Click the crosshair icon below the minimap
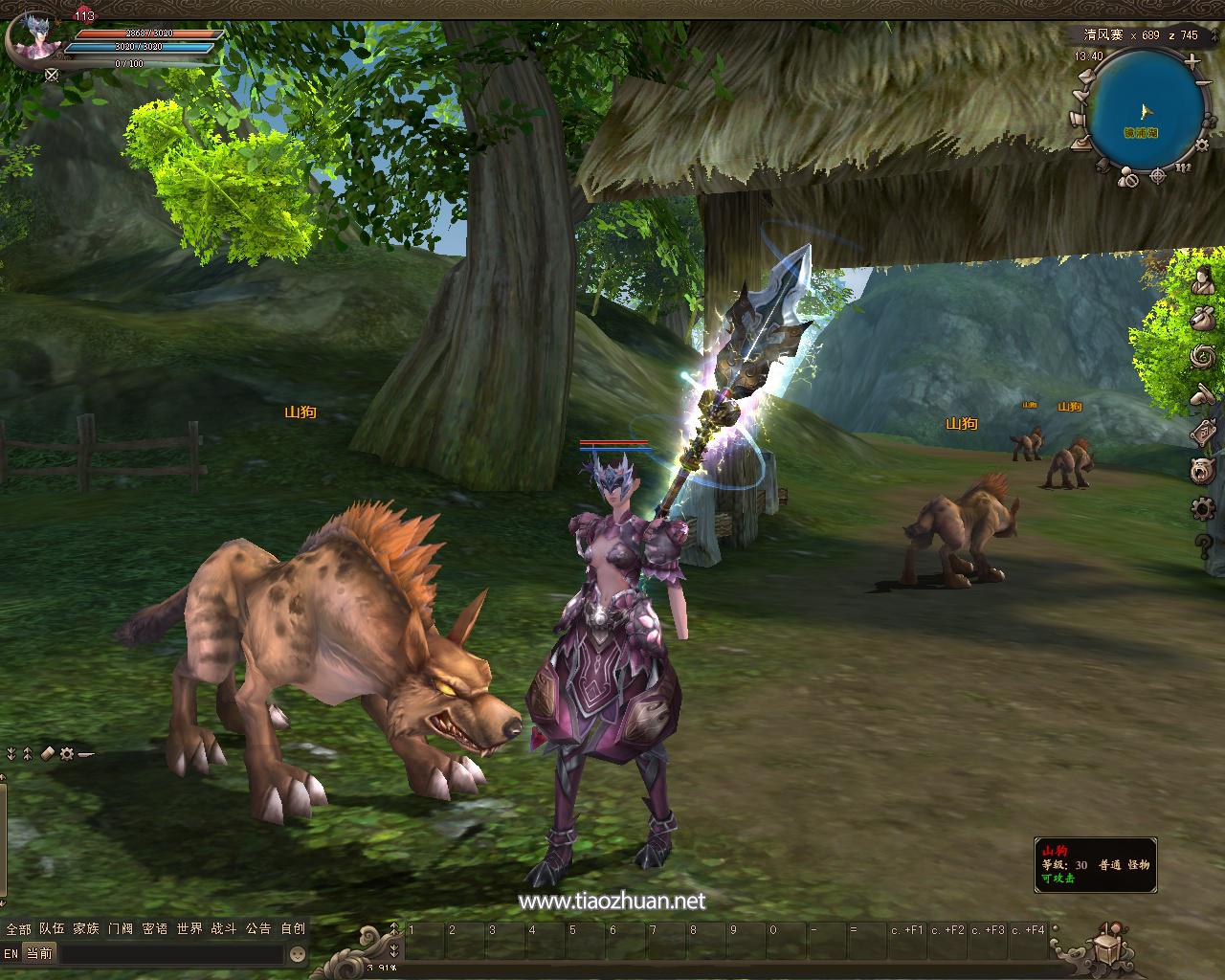 (x=1158, y=175)
